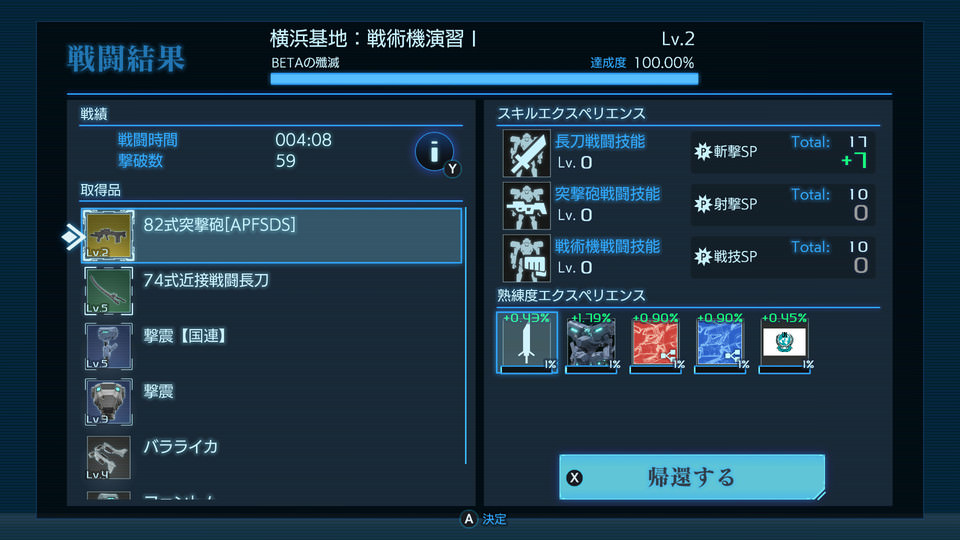Select the 撃震【国連】 loot entry

pyautogui.click(x=272, y=345)
